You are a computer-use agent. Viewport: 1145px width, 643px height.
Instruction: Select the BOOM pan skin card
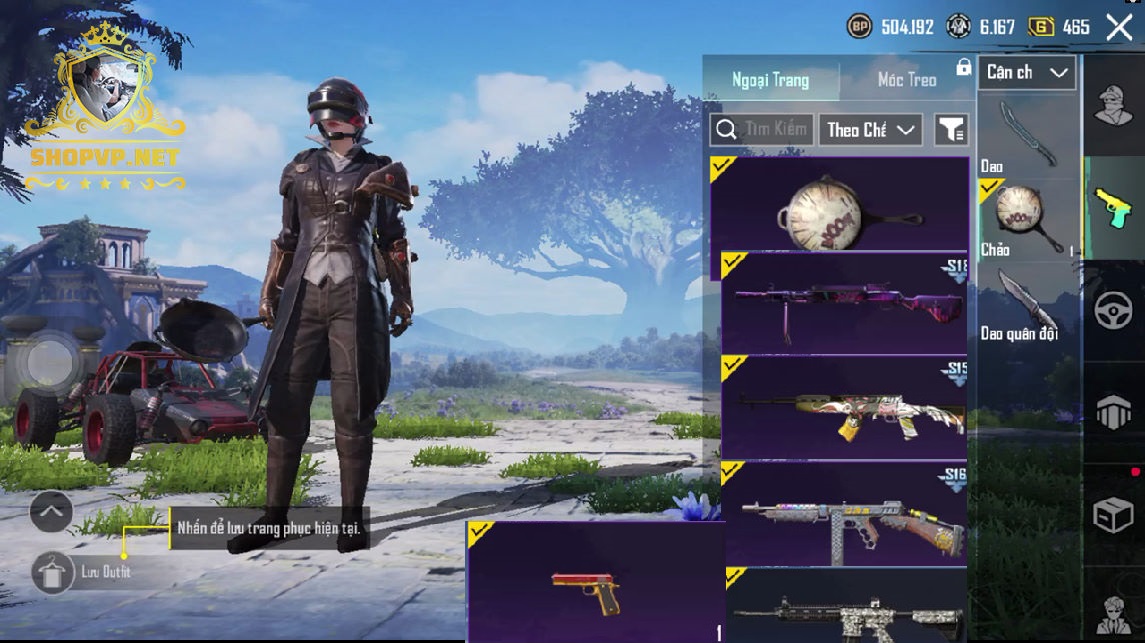click(839, 206)
